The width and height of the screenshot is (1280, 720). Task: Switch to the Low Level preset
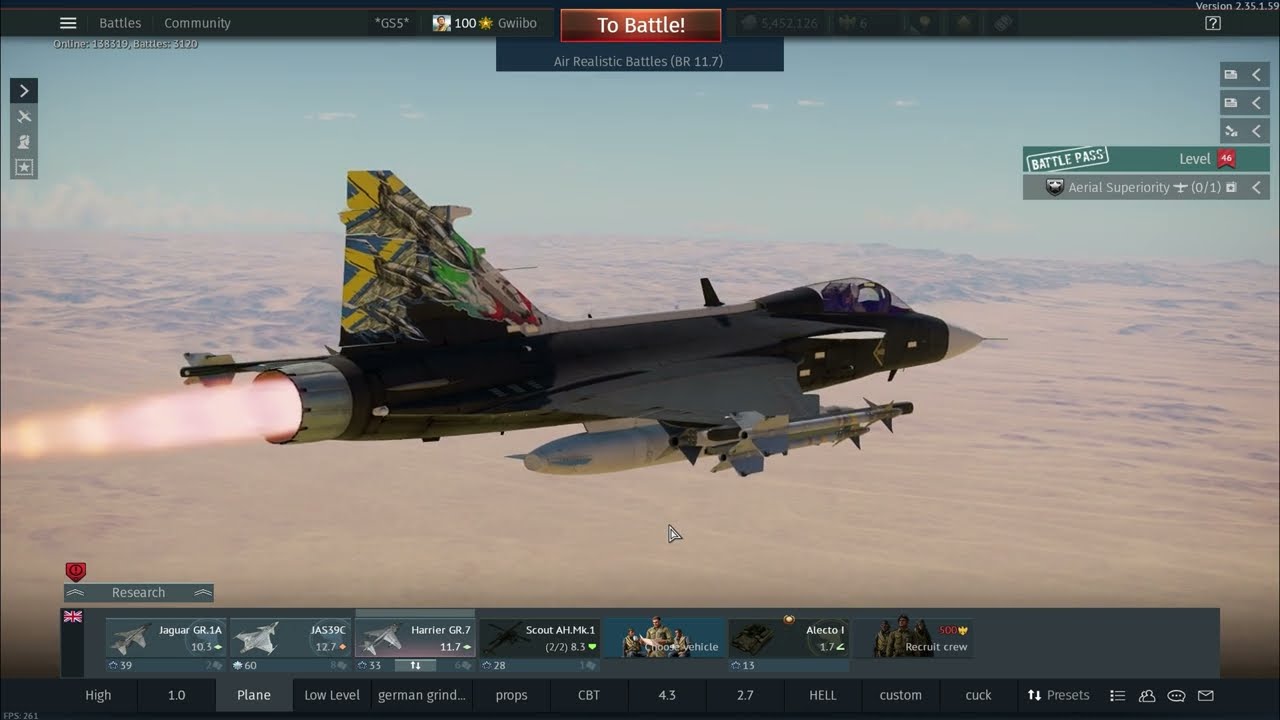pyautogui.click(x=332, y=695)
